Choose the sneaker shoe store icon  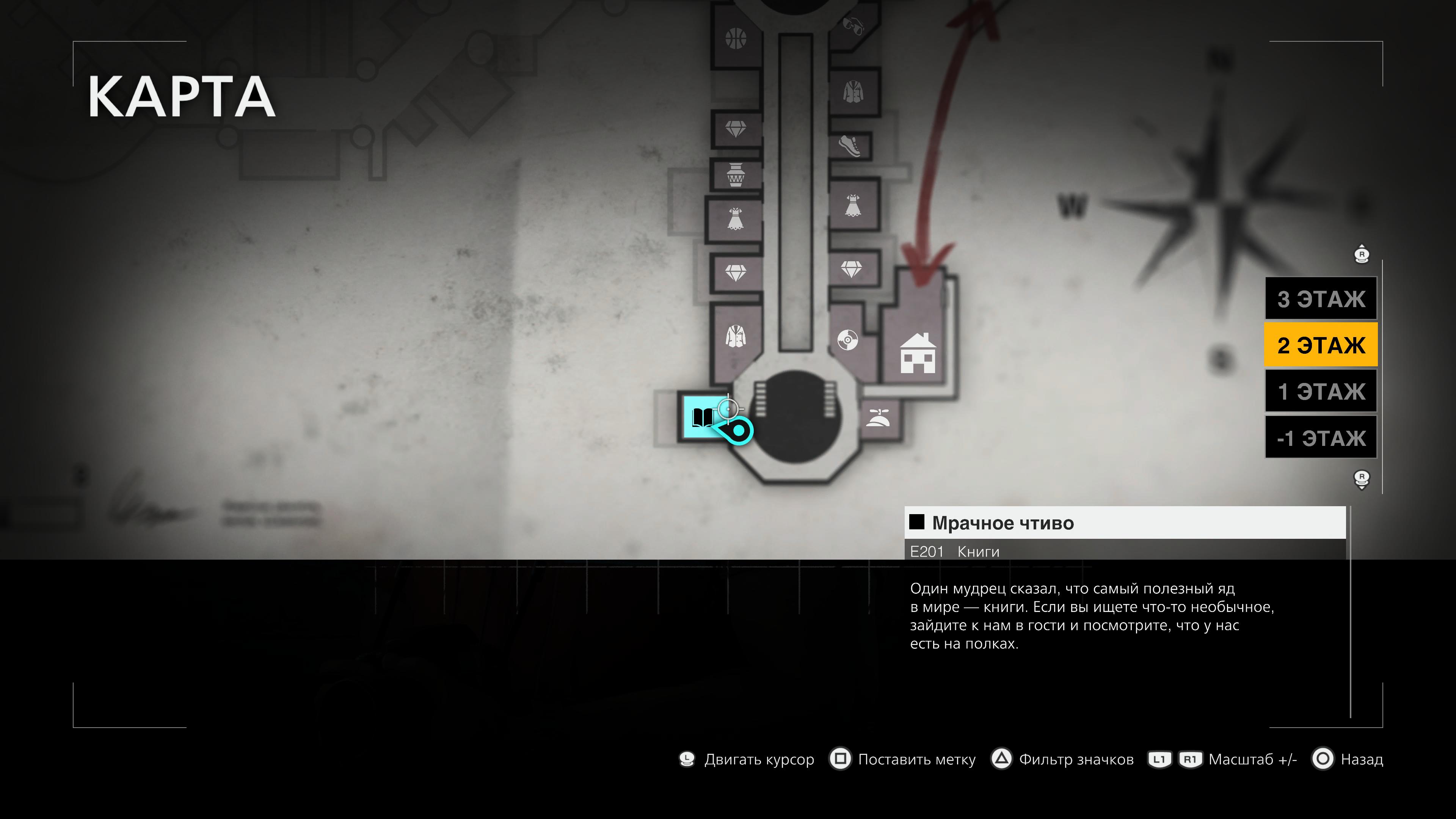850,146
